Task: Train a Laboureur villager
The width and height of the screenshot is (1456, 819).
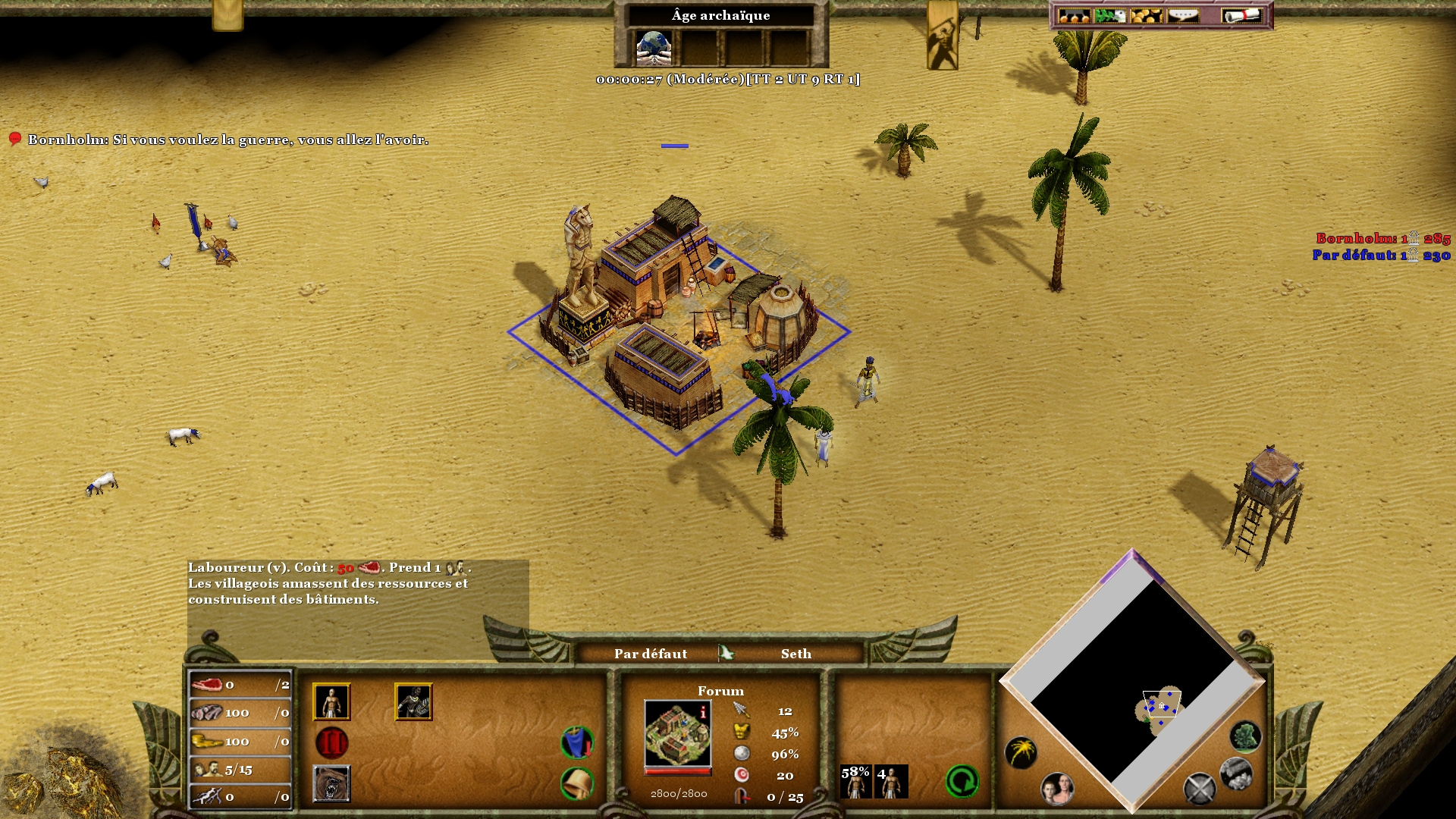Action: 331,701
